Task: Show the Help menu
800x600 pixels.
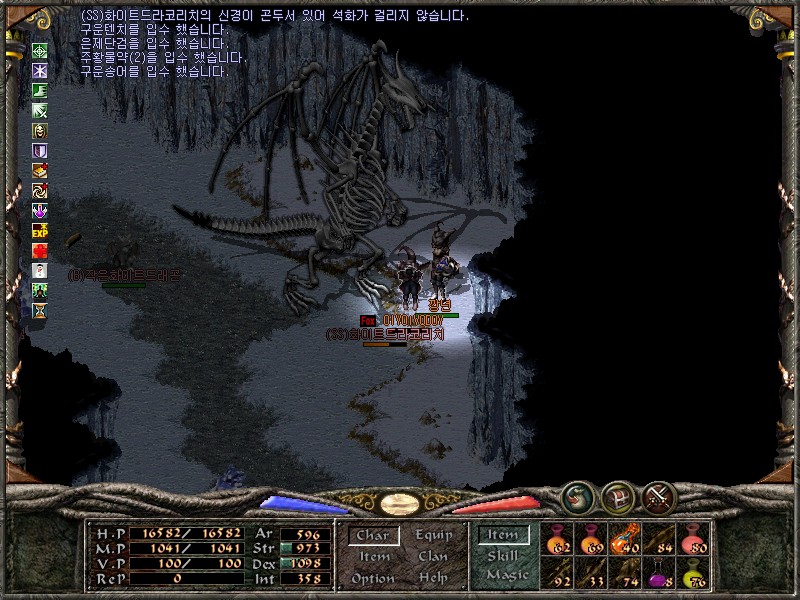Action: pyautogui.click(x=433, y=578)
